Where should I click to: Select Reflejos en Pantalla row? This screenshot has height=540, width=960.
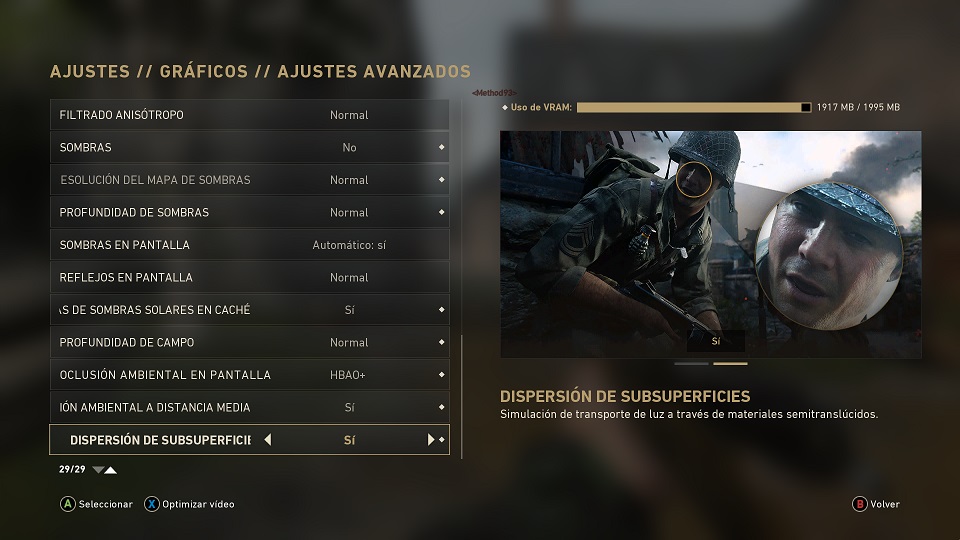[249, 277]
